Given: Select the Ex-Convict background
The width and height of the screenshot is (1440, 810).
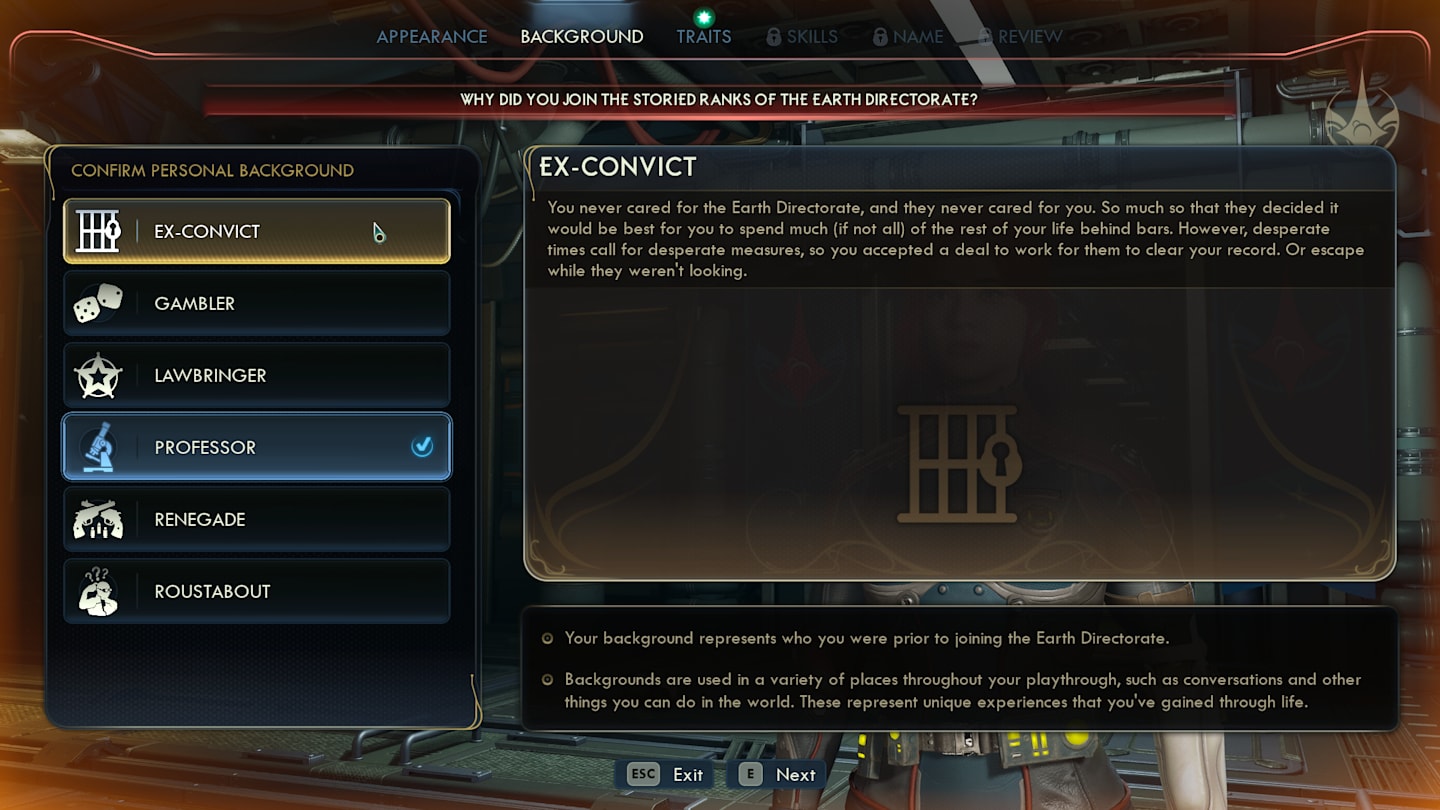Looking at the screenshot, I should (256, 231).
